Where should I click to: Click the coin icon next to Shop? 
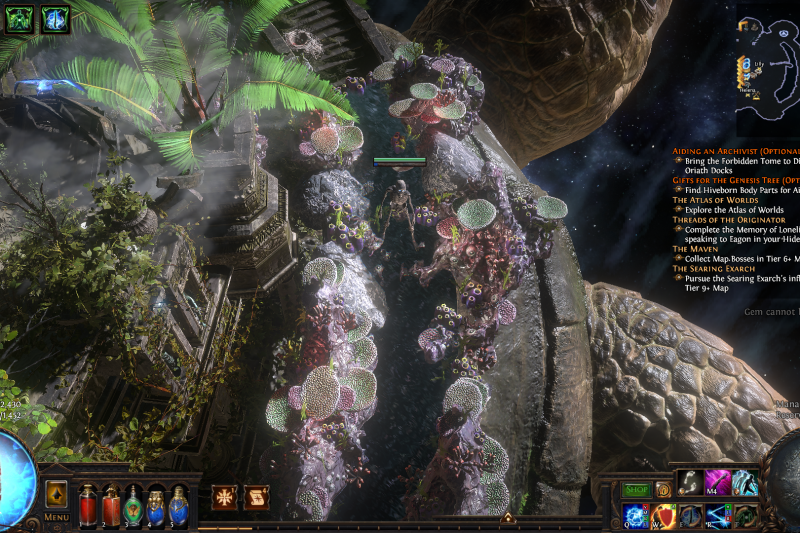(662, 490)
